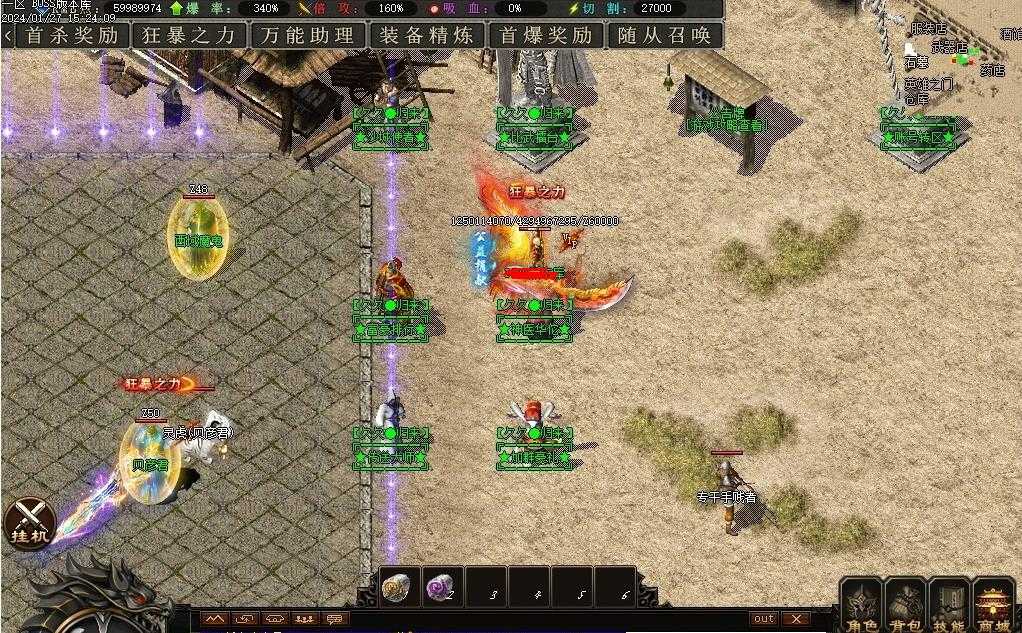1022x633 pixels.
Task: Open the 角色 character panel
Action: 861,604
